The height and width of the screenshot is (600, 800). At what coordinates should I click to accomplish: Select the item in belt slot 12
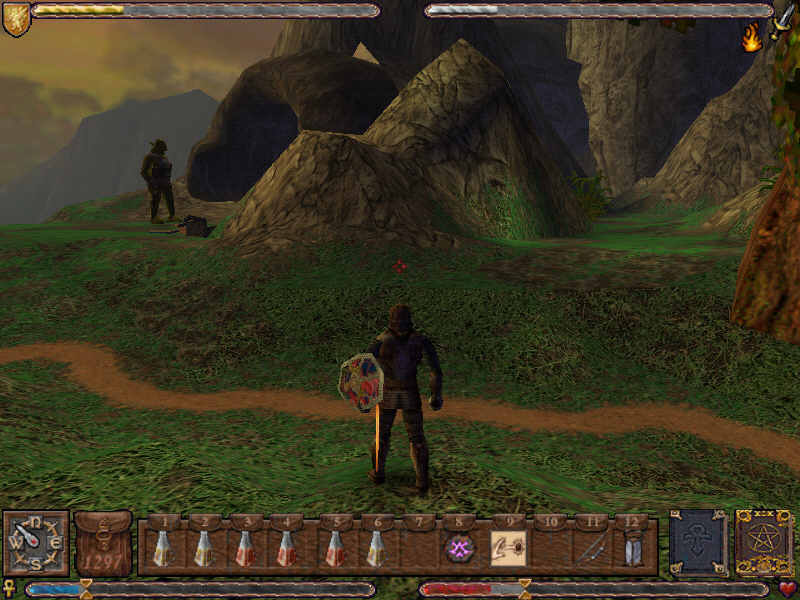tap(632, 548)
